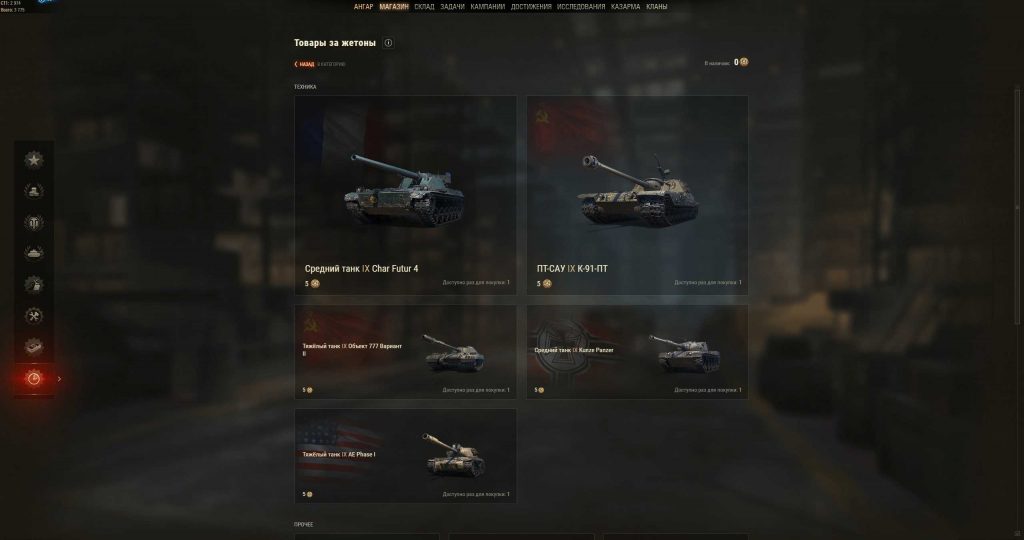1024x540 pixels.
Task: Choose the К-91-ПТ tank destroyer card
Action: 637,195
